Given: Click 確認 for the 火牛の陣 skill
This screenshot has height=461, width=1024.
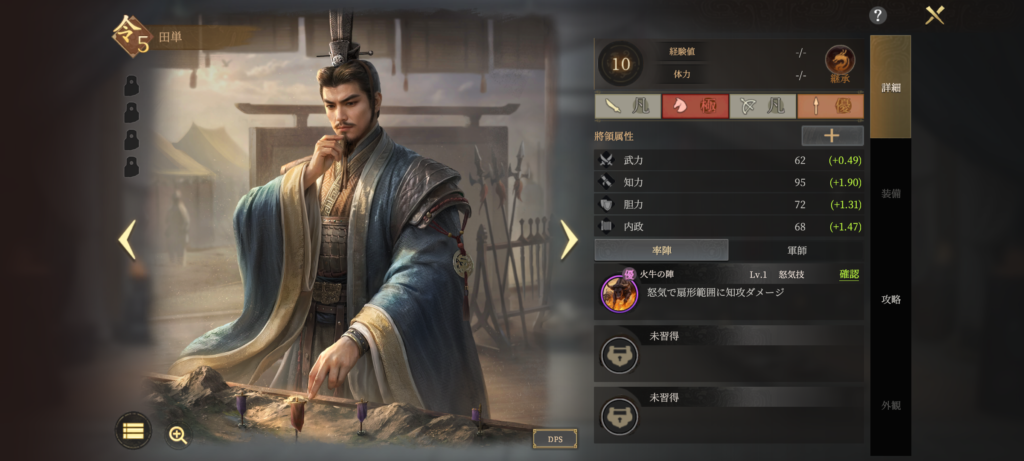Looking at the screenshot, I should click(x=849, y=274).
